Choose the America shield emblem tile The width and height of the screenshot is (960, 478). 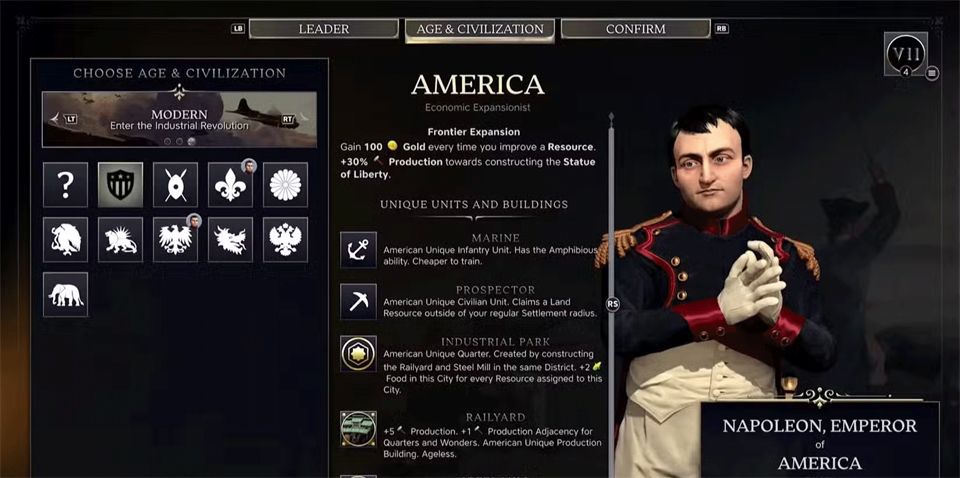click(x=120, y=184)
